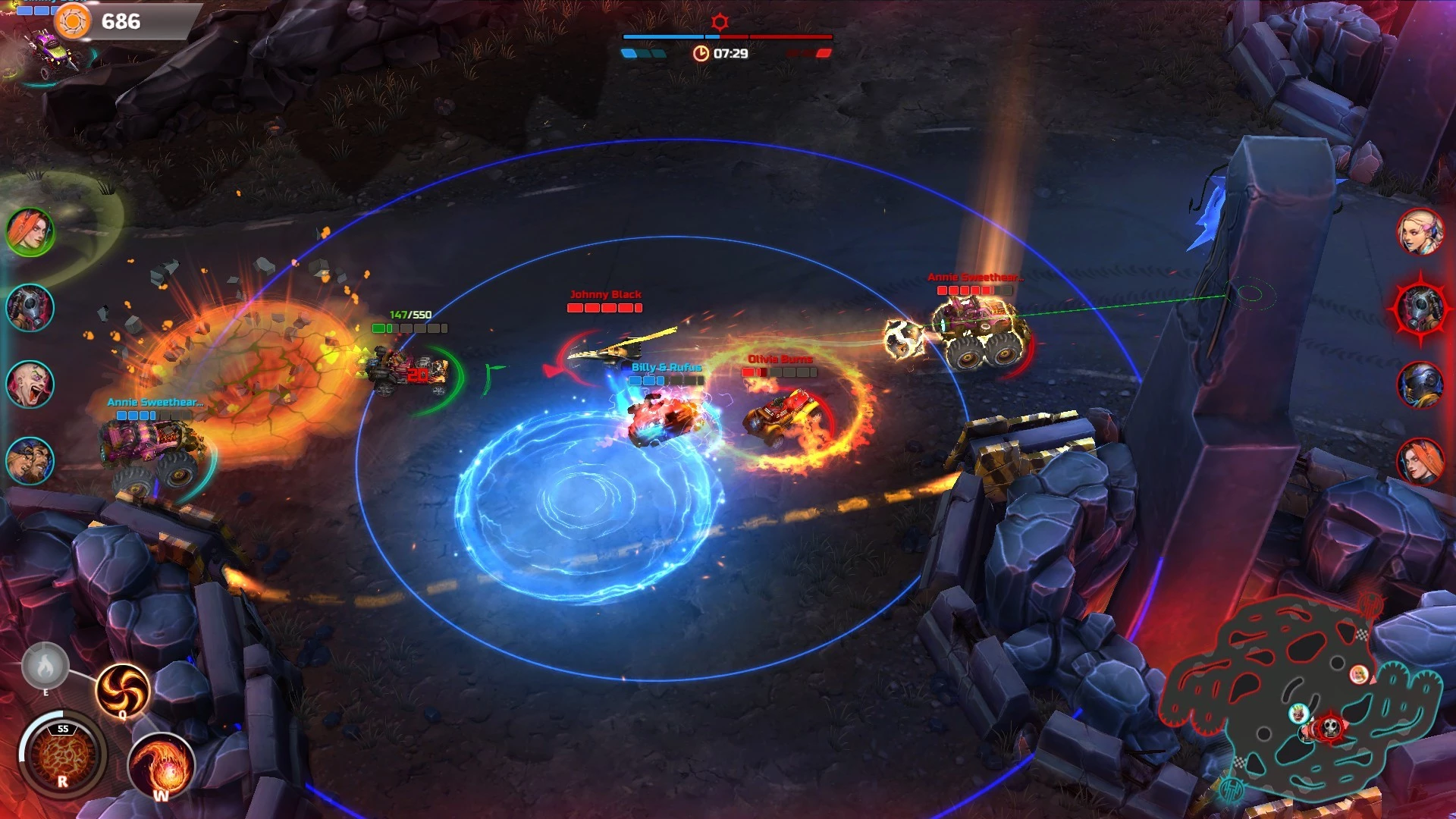This screenshot has height=819, width=1456.
Task: Trigger the cracked lava R ultimate
Action: (x=63, y=755)
